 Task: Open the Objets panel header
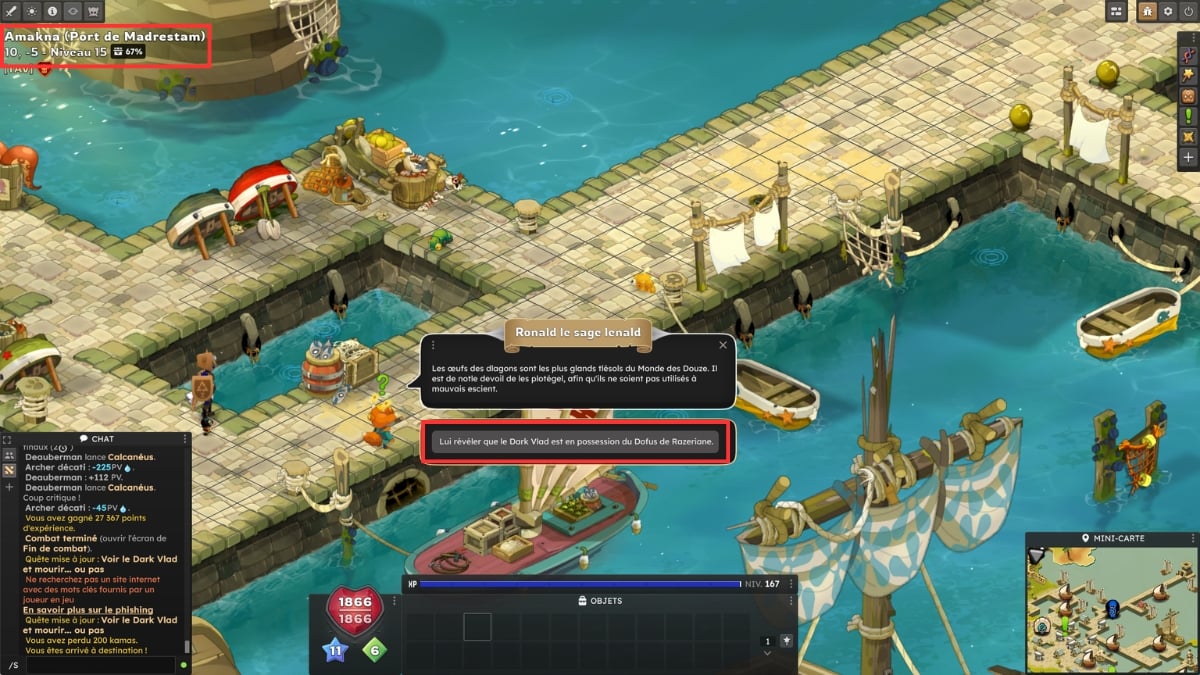[x=600, y=601]
